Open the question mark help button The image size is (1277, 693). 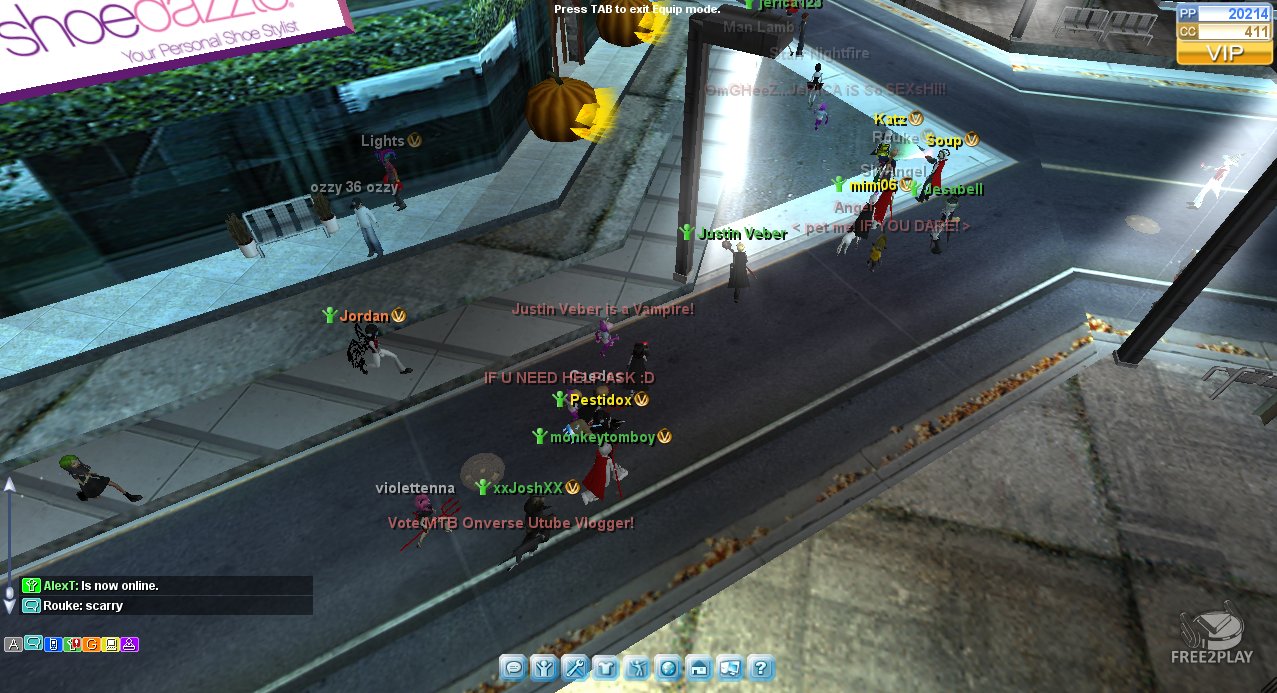761,668
